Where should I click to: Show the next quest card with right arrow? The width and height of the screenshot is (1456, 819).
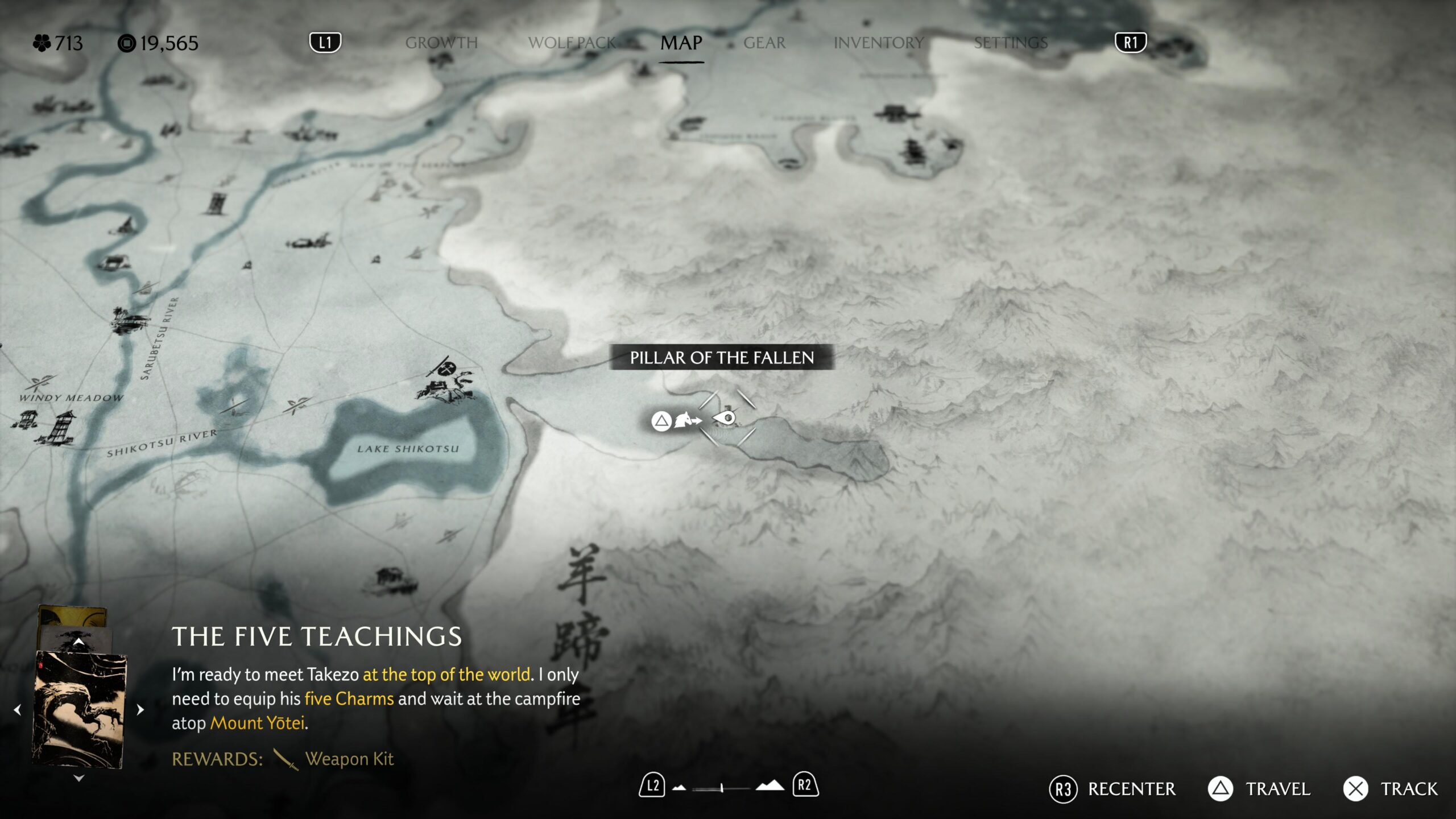[140, 710]
